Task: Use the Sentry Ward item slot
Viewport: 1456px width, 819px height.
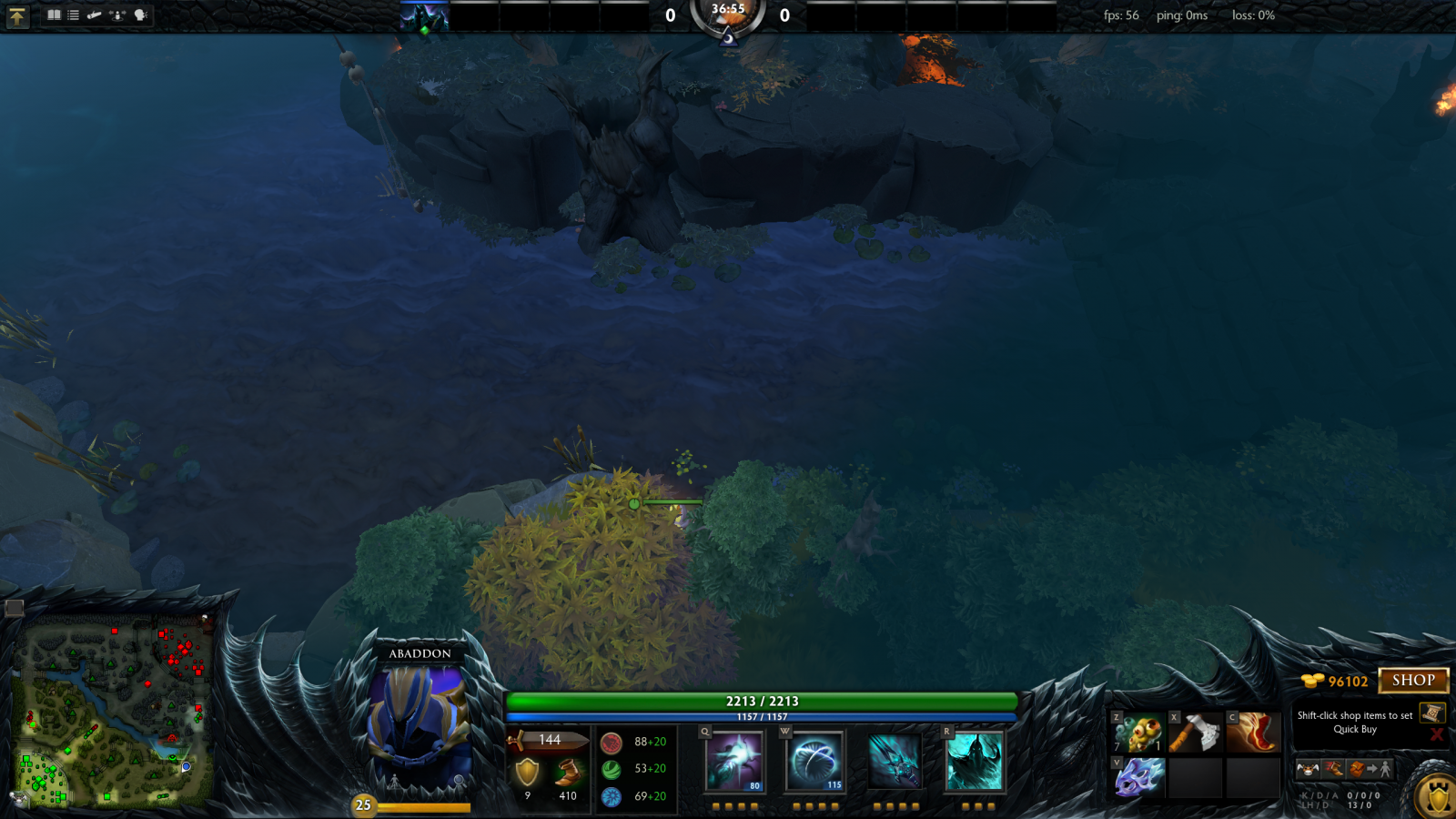Action: [1137, 733]
